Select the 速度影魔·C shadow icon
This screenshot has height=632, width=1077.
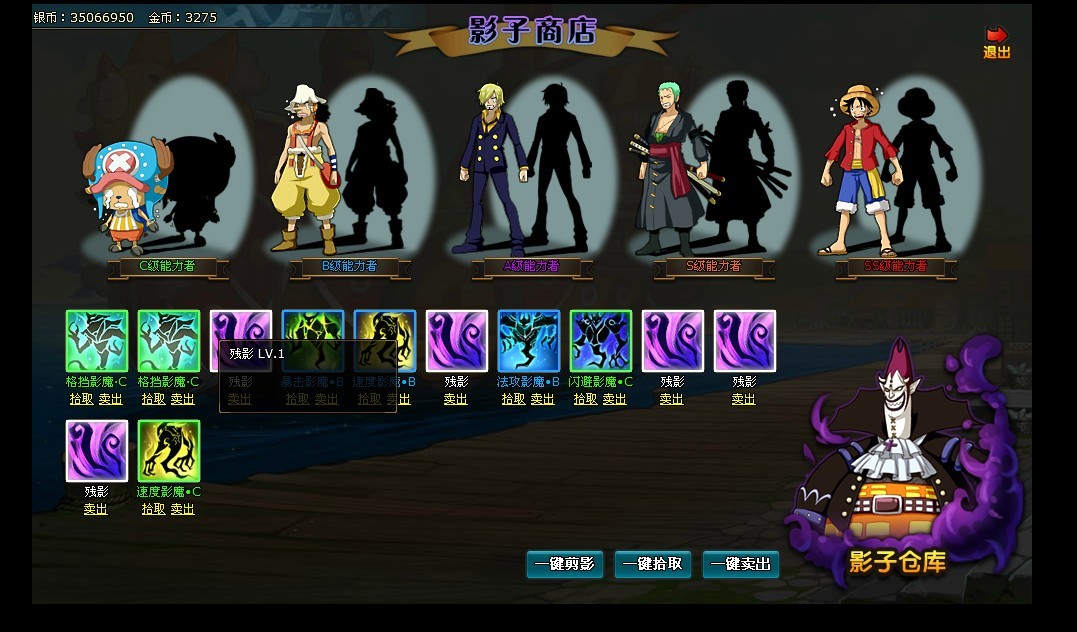(x=169, y=451)
